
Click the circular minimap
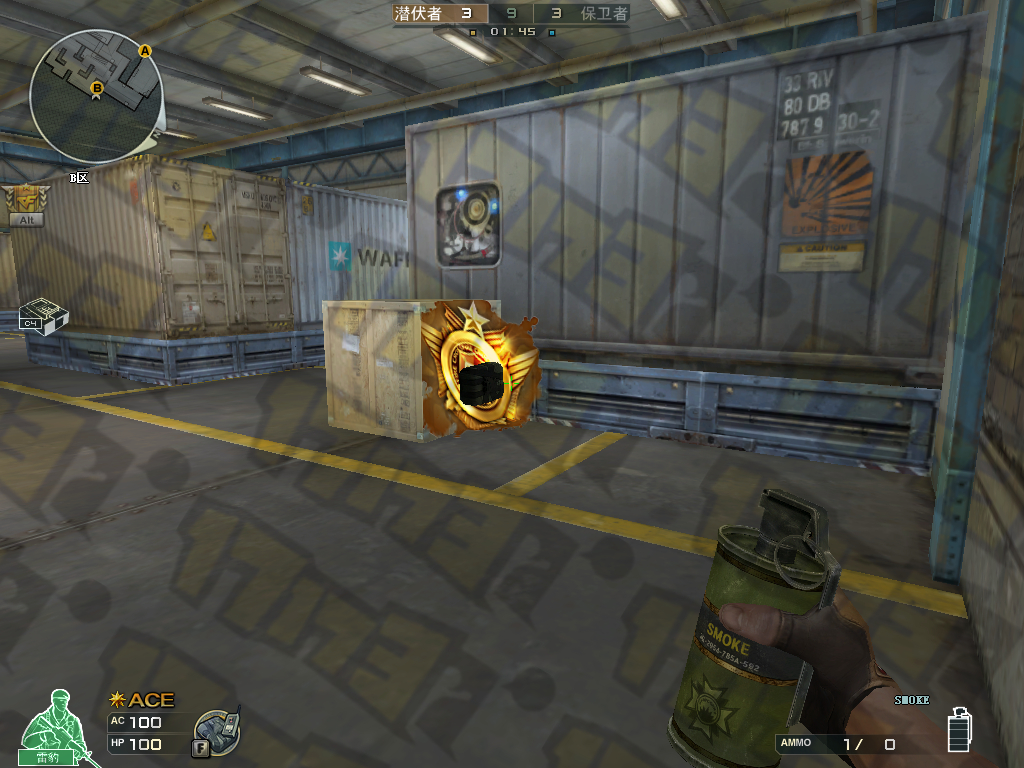[96, 97]
